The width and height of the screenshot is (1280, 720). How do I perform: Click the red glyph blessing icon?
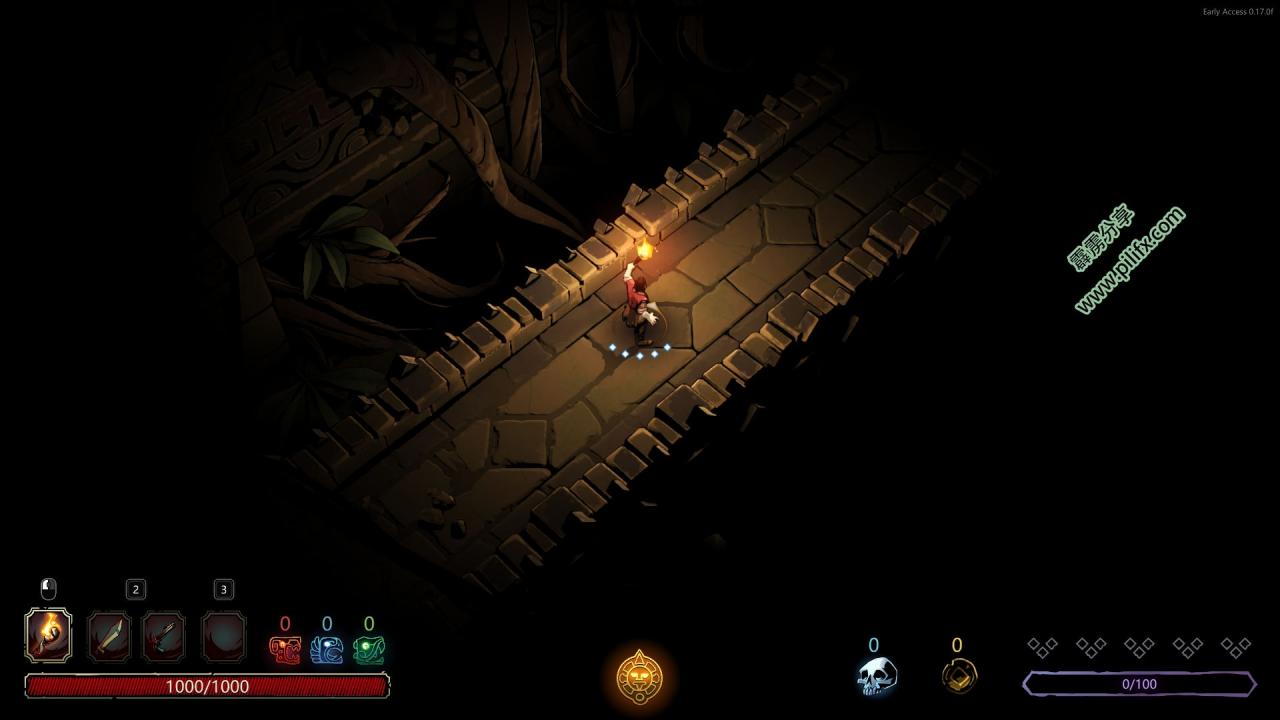pyautogui.click(x=285, y=650)
